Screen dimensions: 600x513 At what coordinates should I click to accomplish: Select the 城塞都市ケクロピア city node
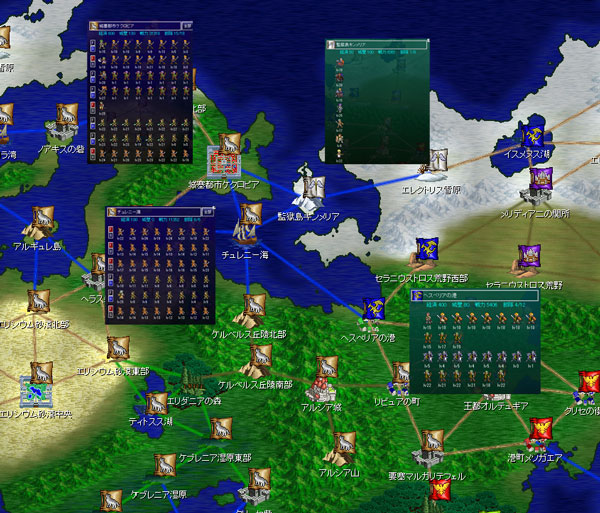[x=224, y=160]
